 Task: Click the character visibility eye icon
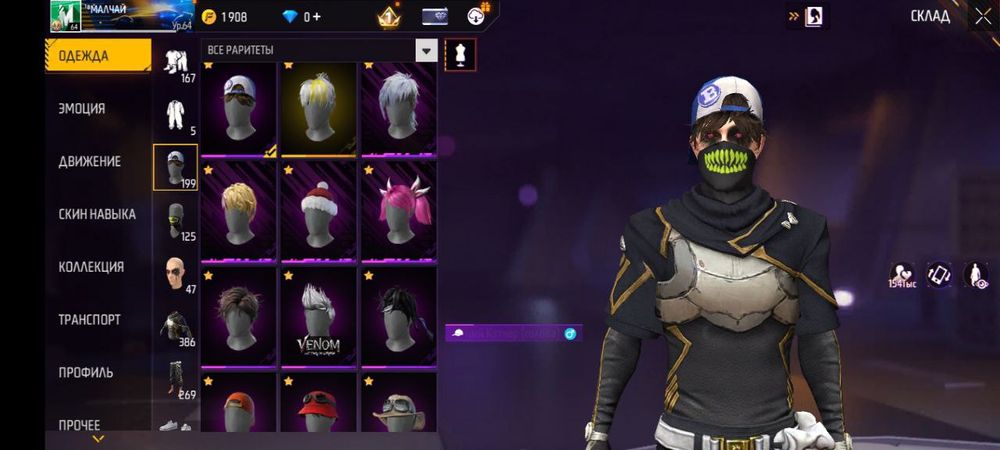976,274
